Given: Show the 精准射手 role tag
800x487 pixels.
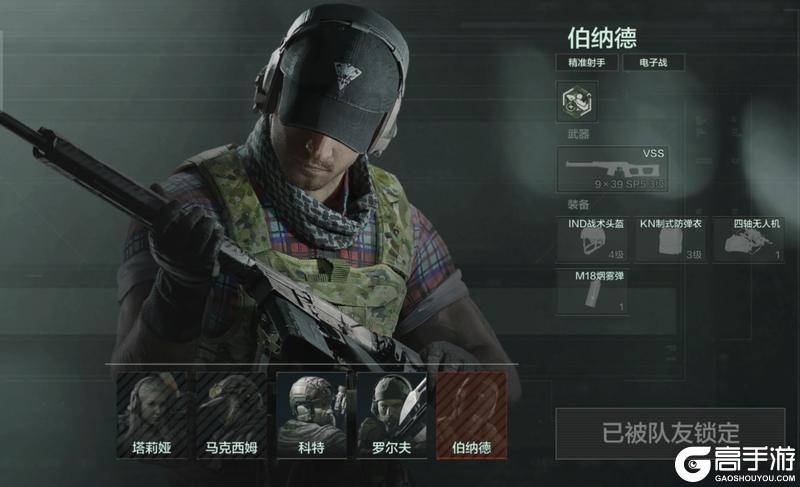Looking at the screenshot, I should (x=586, y=62).
